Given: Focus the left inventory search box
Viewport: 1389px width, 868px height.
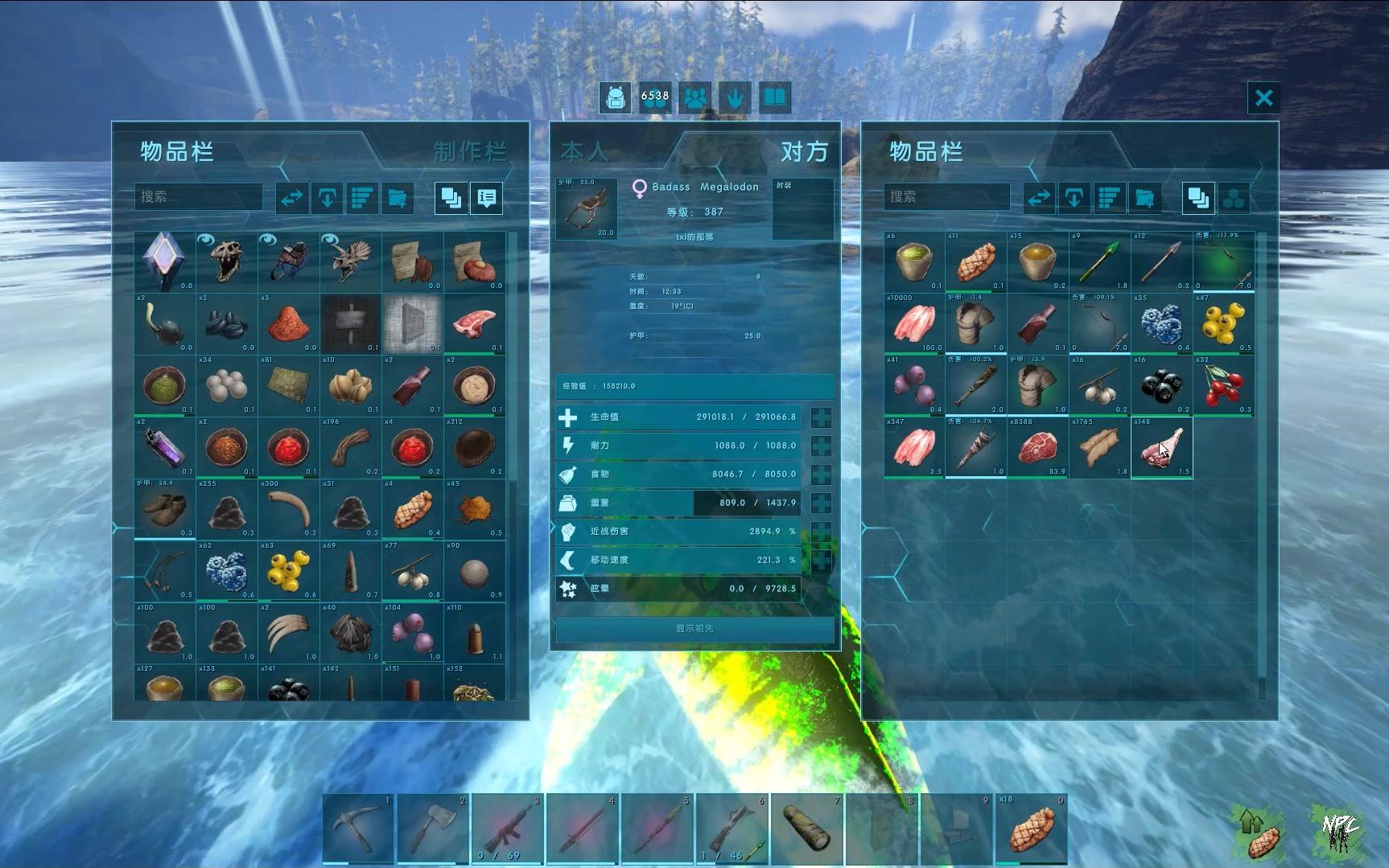Looking at the screenshot, I should click(x=199, y=197).
